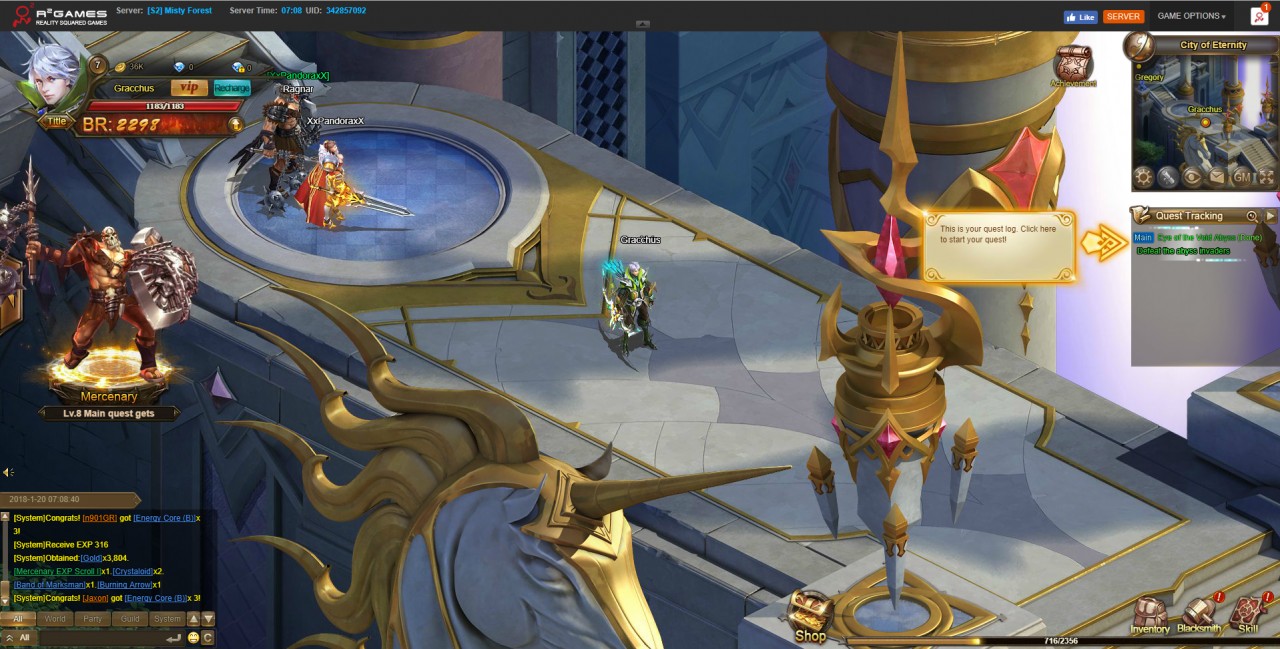Viewport: 1280px width, 649px height.
Task: Collapse the Quest Tracking panel arrow
Action: [x=1270, y=215]
